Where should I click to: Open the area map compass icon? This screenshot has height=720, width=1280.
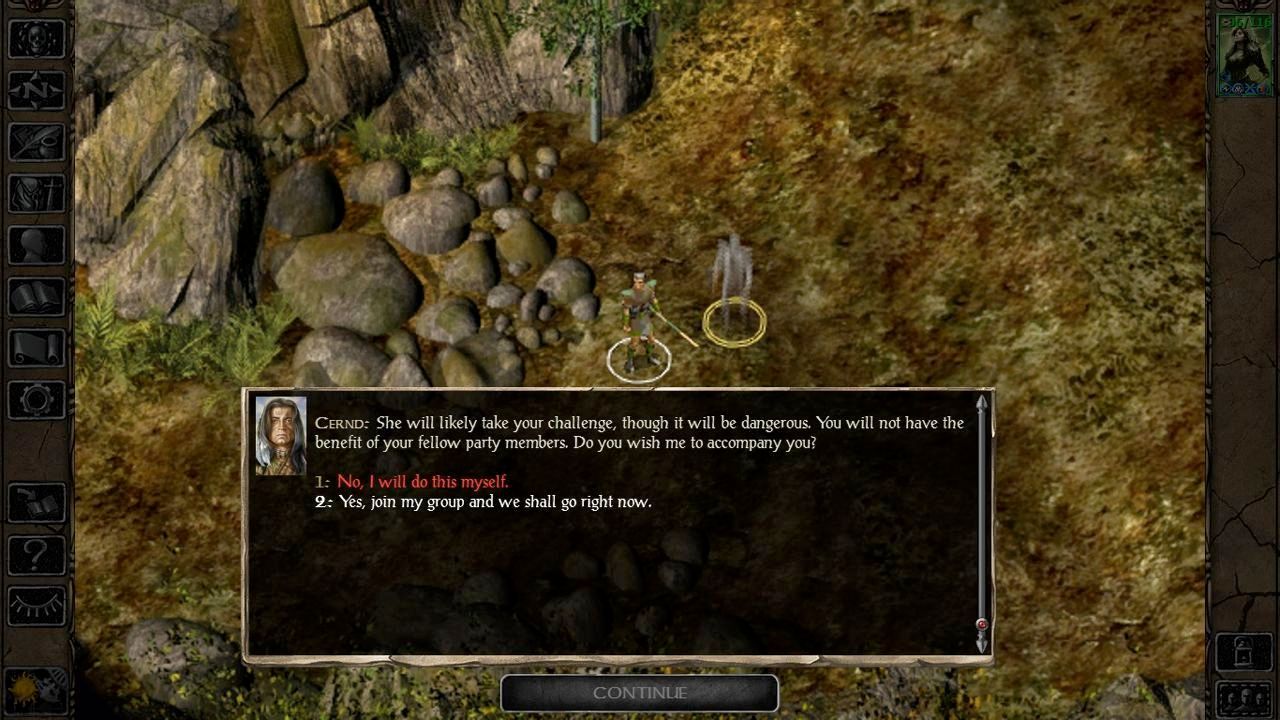click(37, 91)
